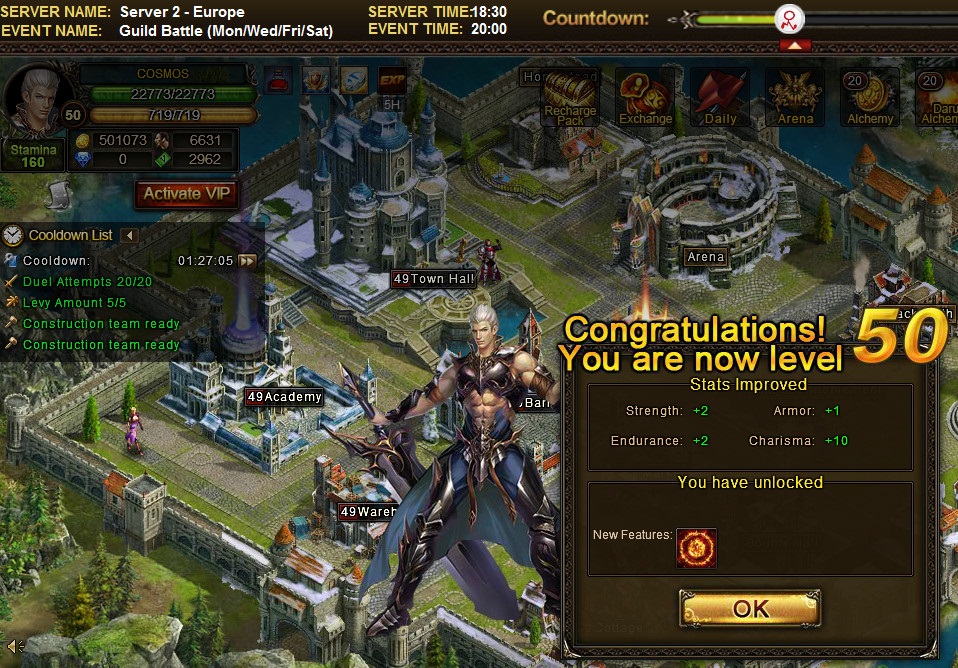This screenshot has width=958, height=668.
Task: Click the red potion icon
Action: [278, 80]
